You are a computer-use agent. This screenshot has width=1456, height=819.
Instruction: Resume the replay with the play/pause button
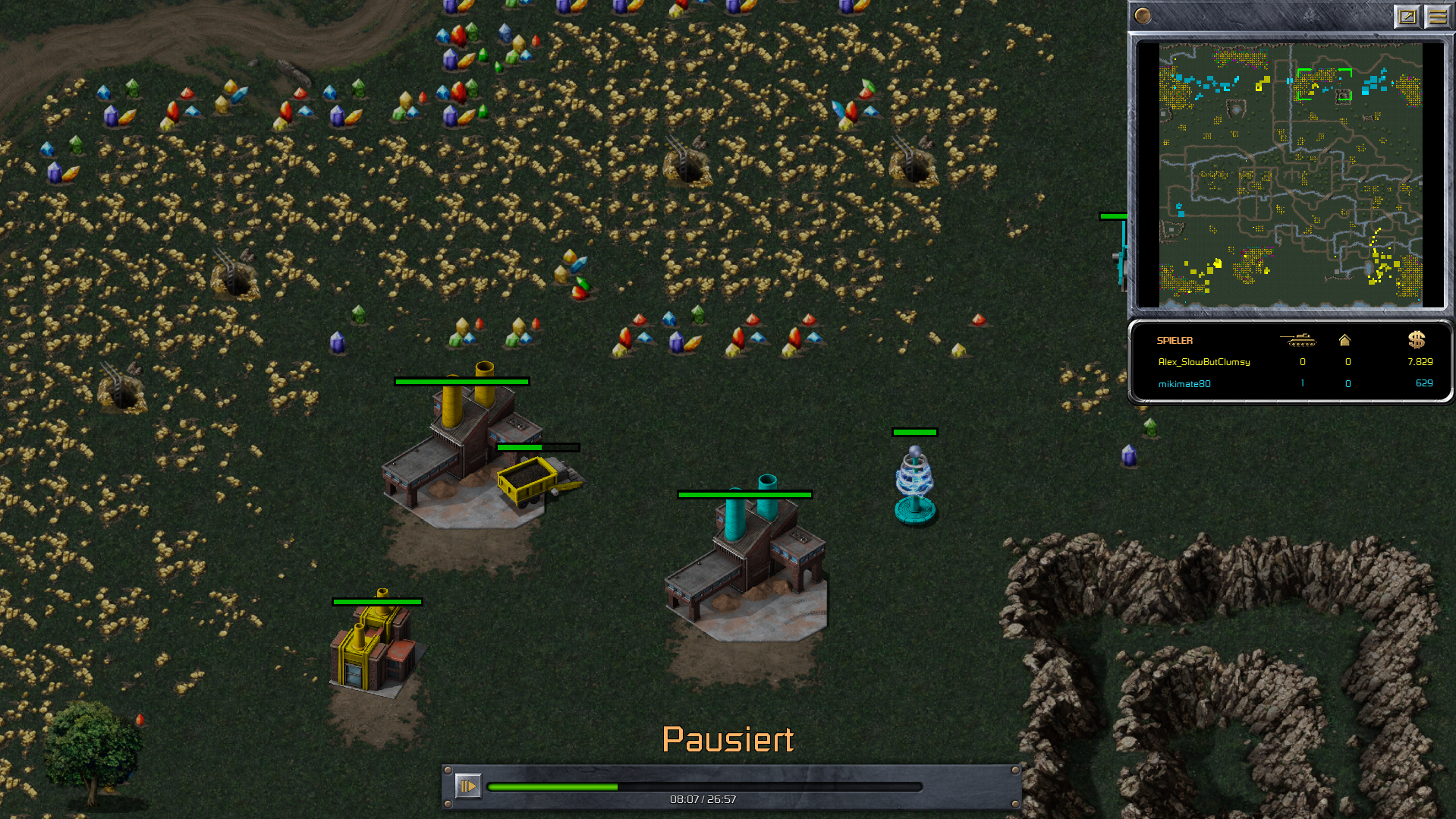[467, 786]
